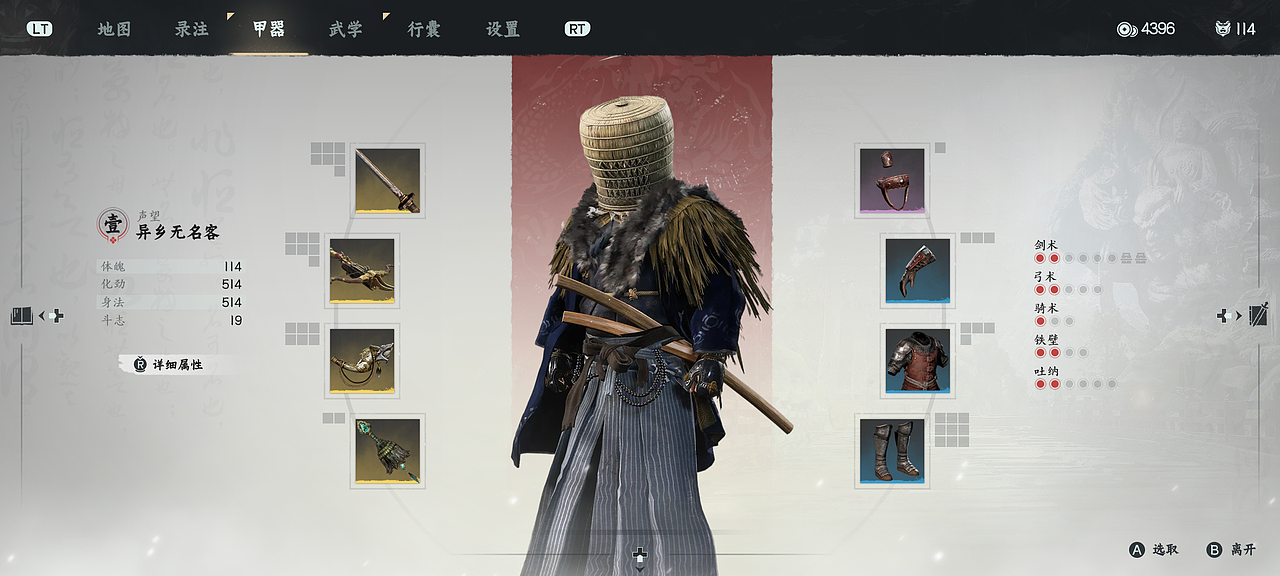Select the red chest armor slot
Image resolution: width=1280 pixels, height=576 pixels.
coord(917,361)
